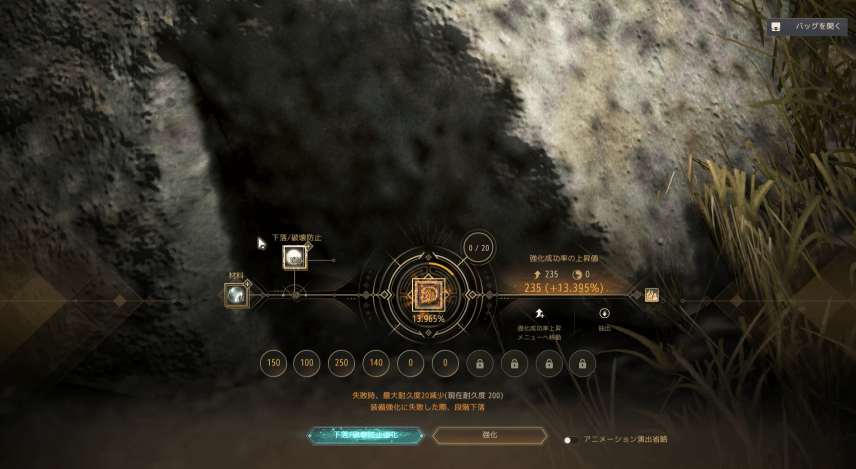Viewport: 856px width, 469px height.
Task: Select the 材料 material slot
Action: click(x=237, y=295)
